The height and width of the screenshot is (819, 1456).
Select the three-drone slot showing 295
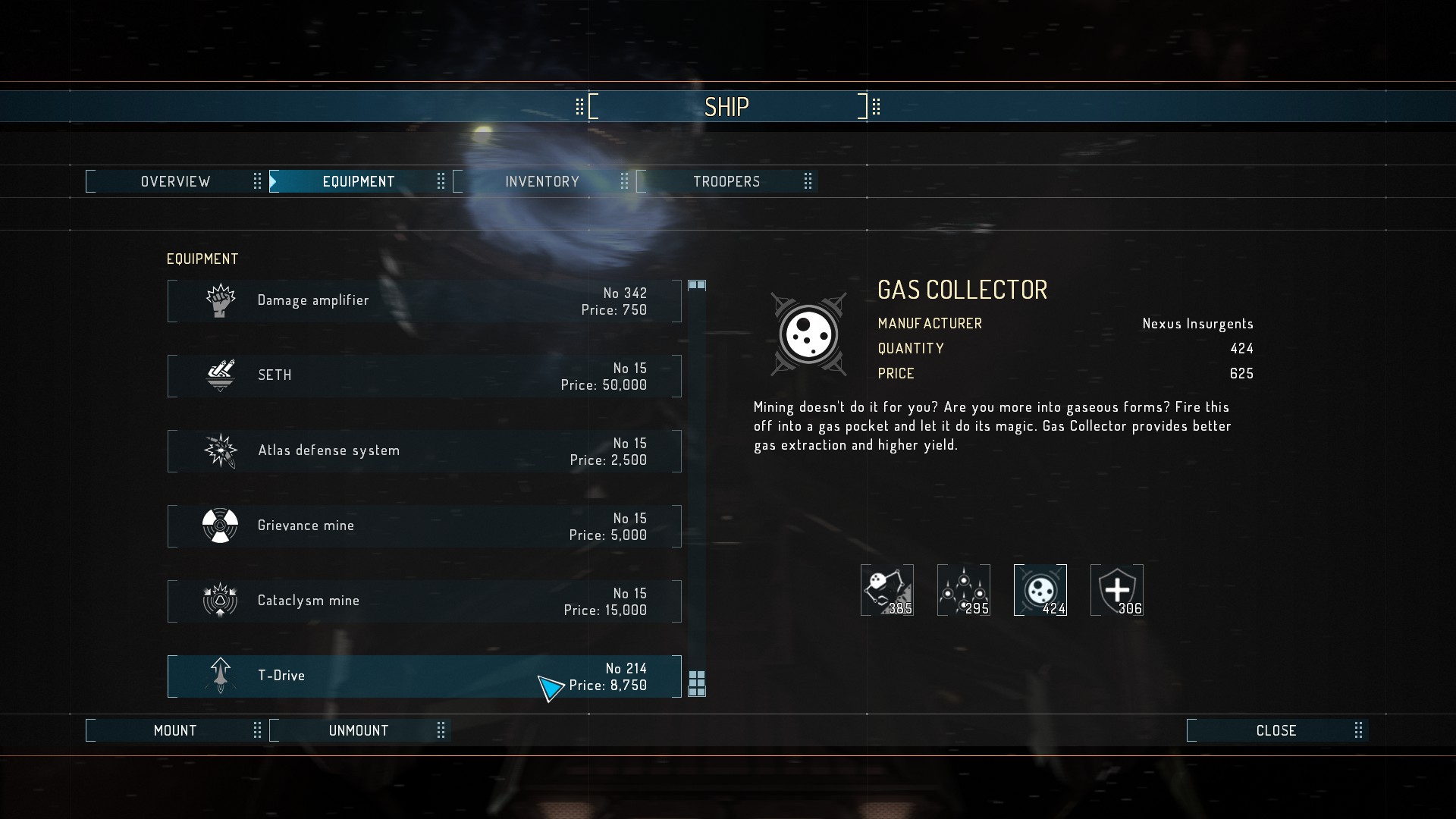coord(963,590)
